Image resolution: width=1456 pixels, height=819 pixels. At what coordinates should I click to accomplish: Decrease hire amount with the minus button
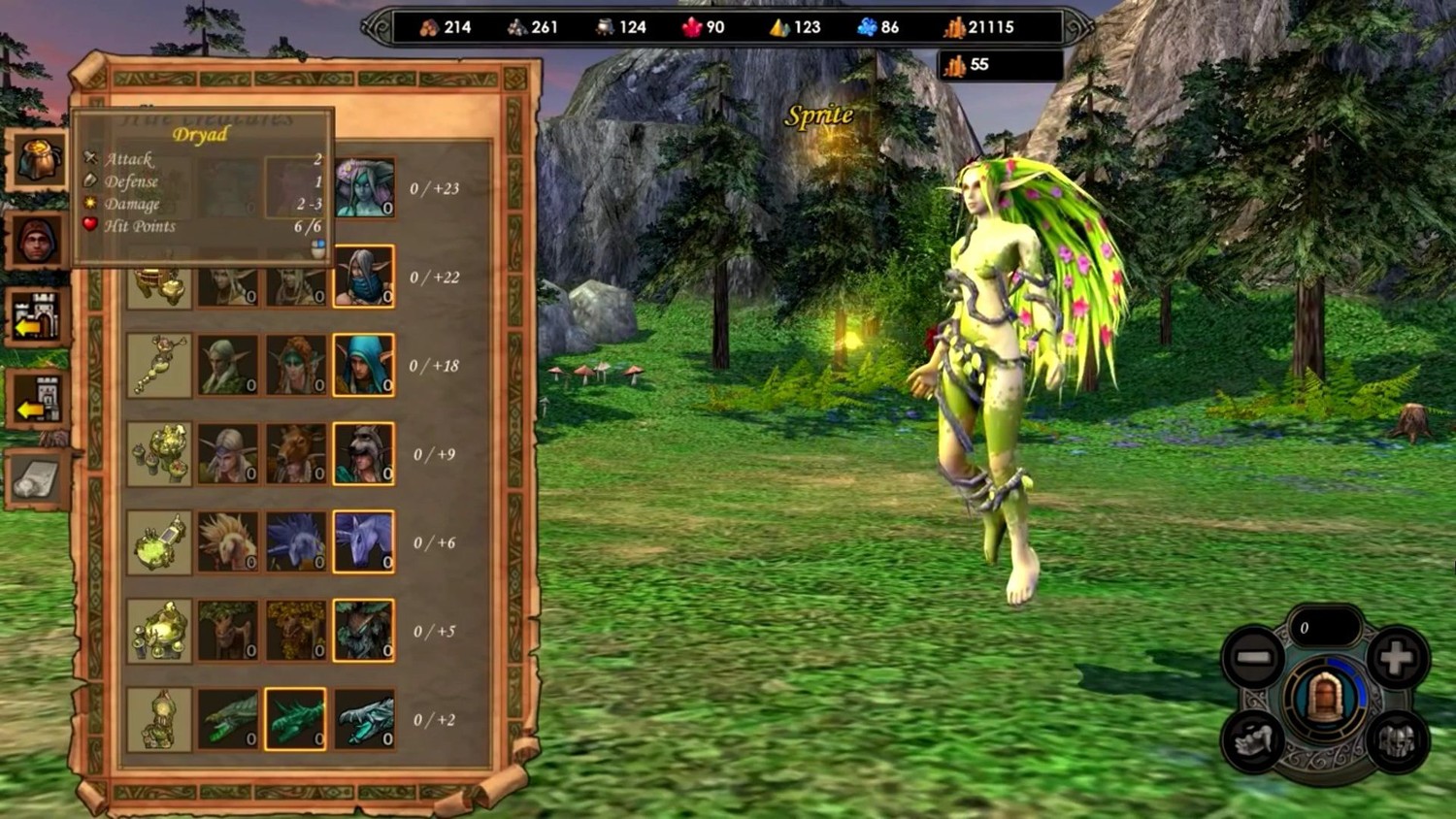(x=1253, y=658)
